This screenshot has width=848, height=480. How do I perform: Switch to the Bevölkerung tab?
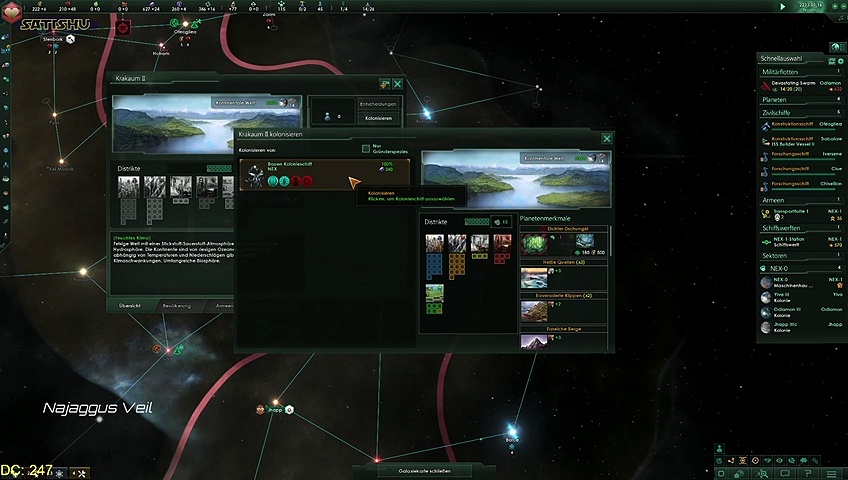[x=177, y=305]
